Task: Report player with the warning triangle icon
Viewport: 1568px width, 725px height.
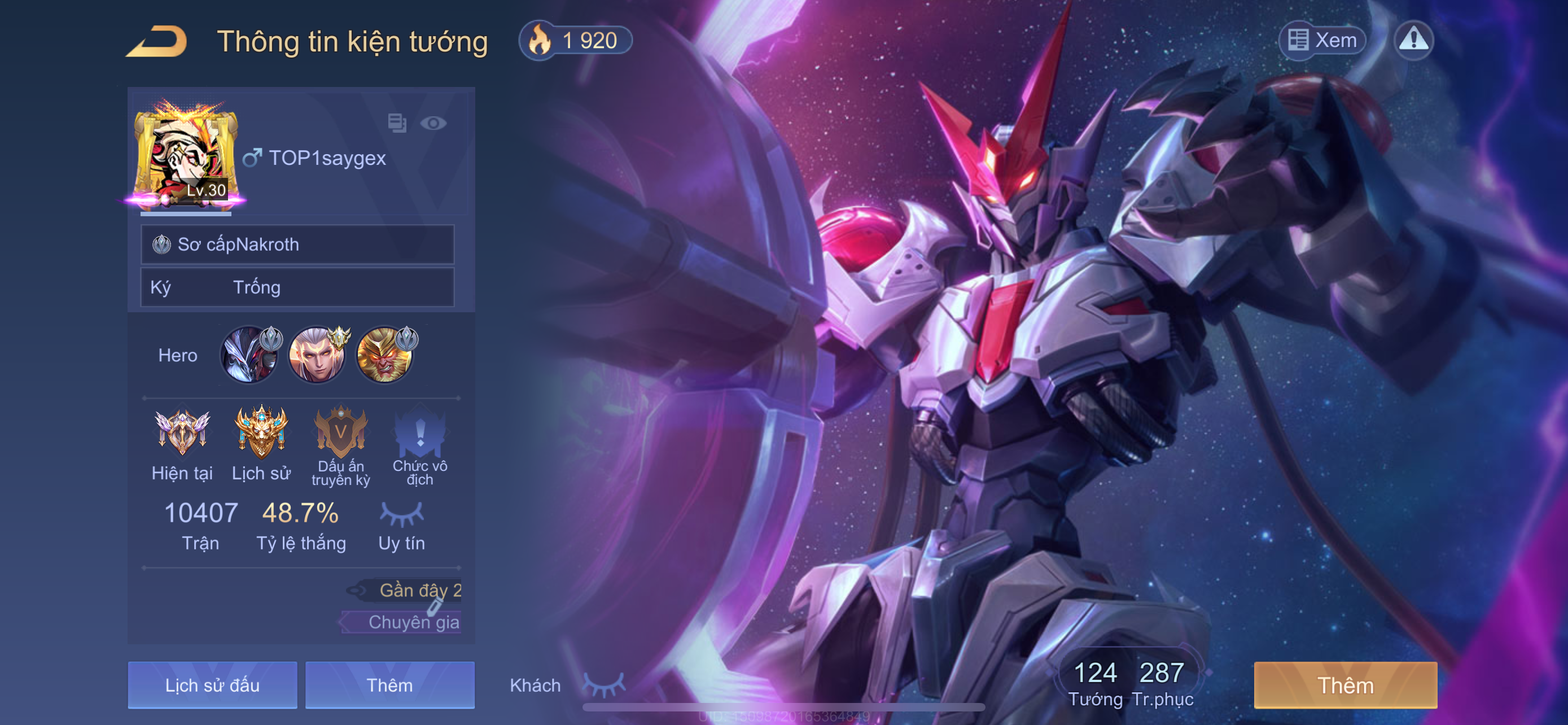Action: [x=1413, y=40]
